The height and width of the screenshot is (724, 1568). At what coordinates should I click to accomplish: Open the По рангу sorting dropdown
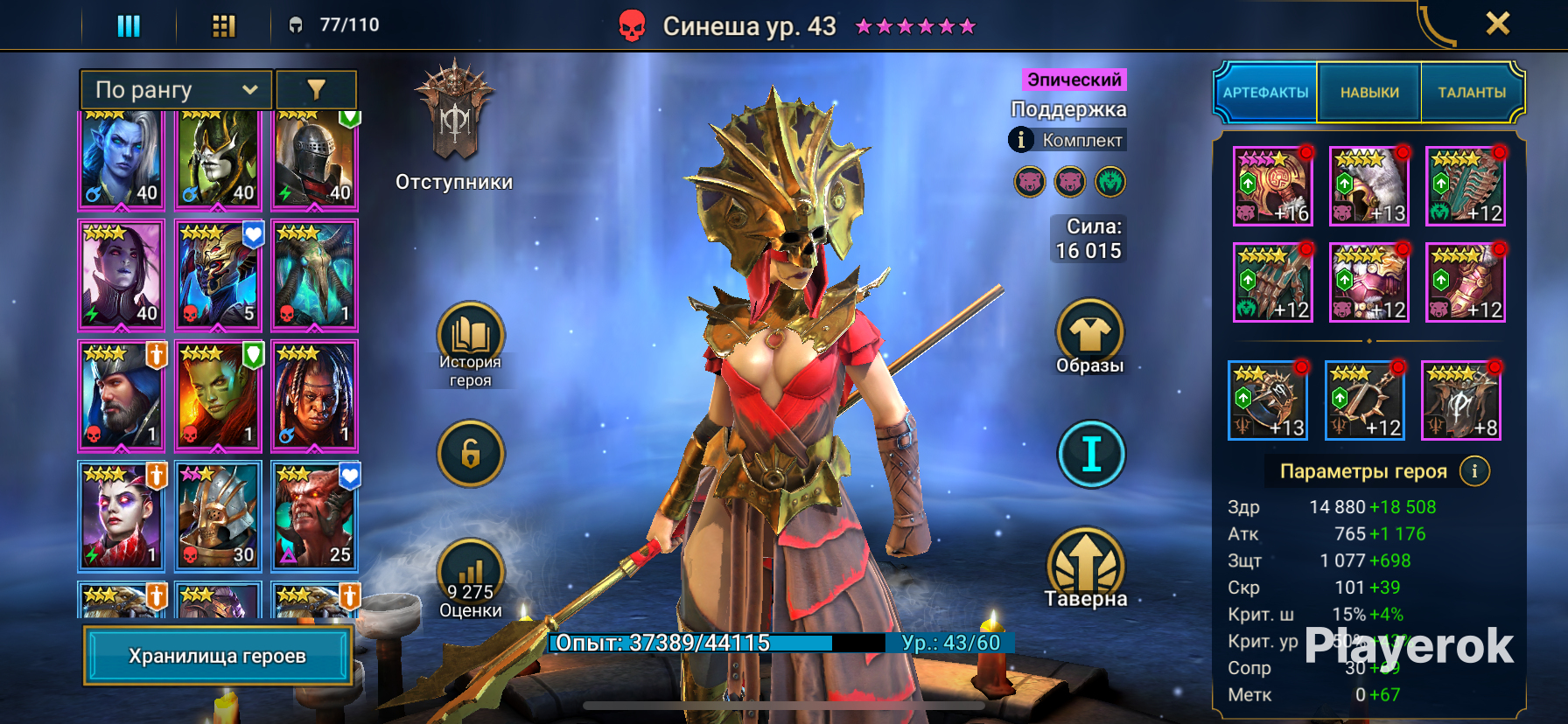point(176,89)
